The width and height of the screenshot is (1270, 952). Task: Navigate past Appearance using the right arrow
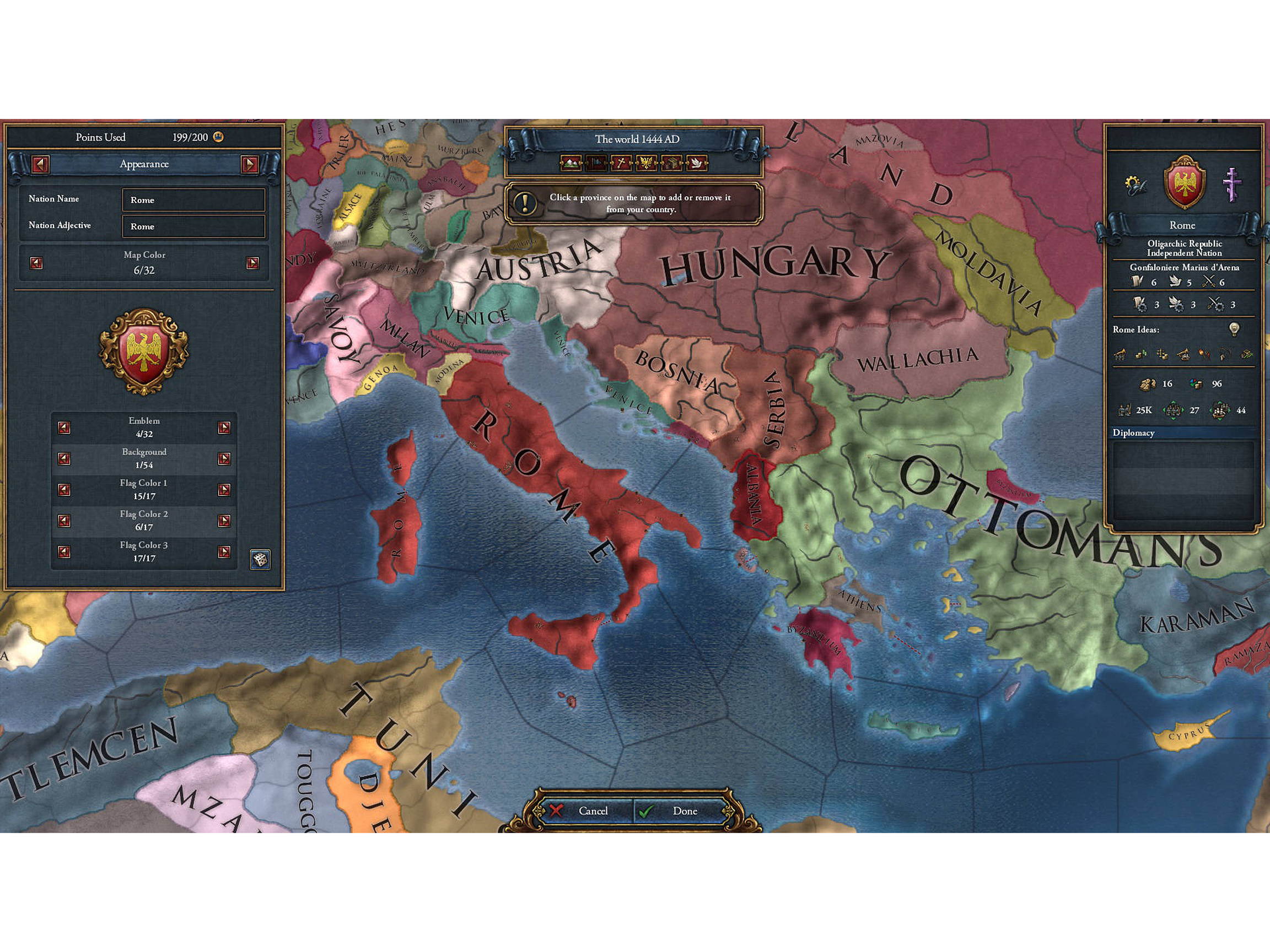click(251, 164)
